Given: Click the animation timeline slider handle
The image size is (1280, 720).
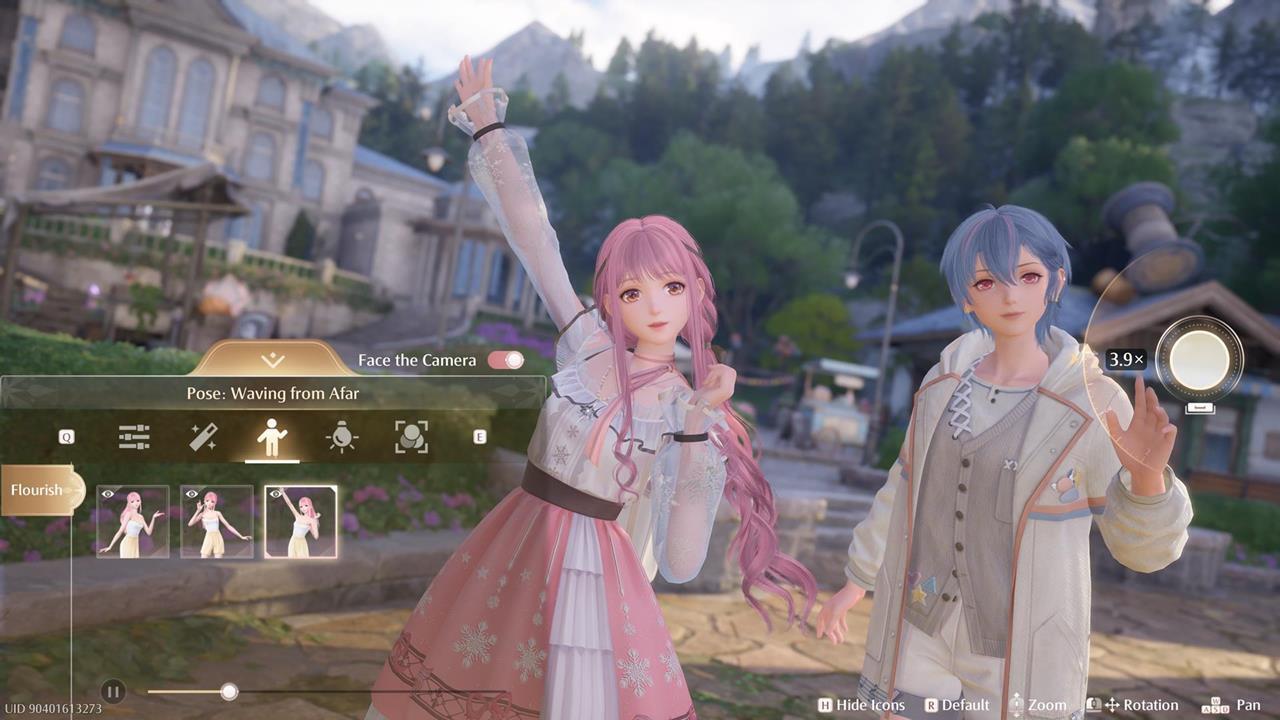Looking at the screenshot, I should pyautogui.click(x=228, y=691).
